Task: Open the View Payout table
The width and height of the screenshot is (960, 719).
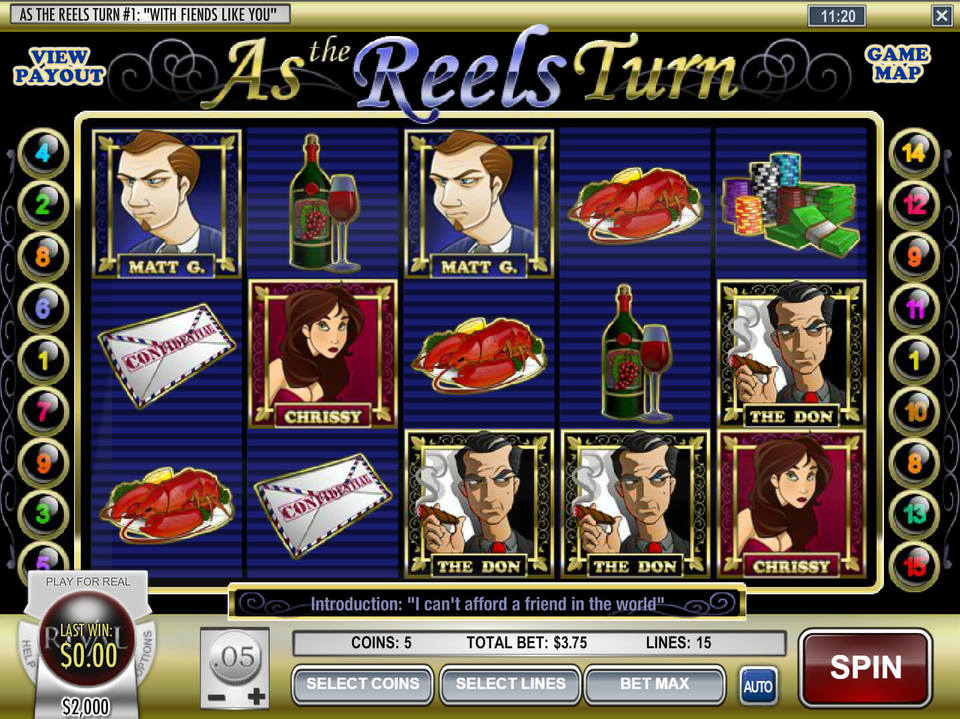Action: pos(59,66)
